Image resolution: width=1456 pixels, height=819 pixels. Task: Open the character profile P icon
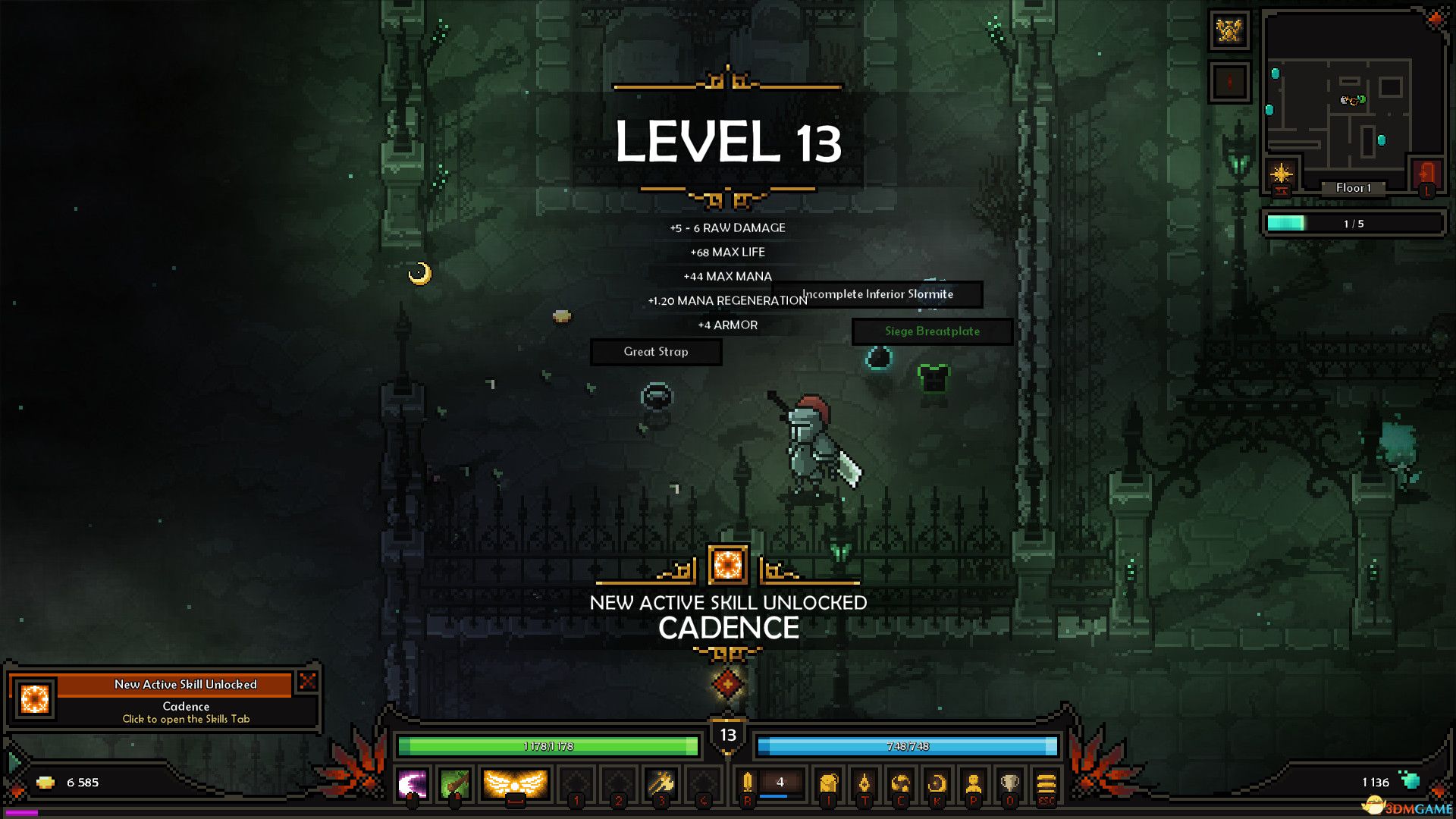click(x=974, y=783)
